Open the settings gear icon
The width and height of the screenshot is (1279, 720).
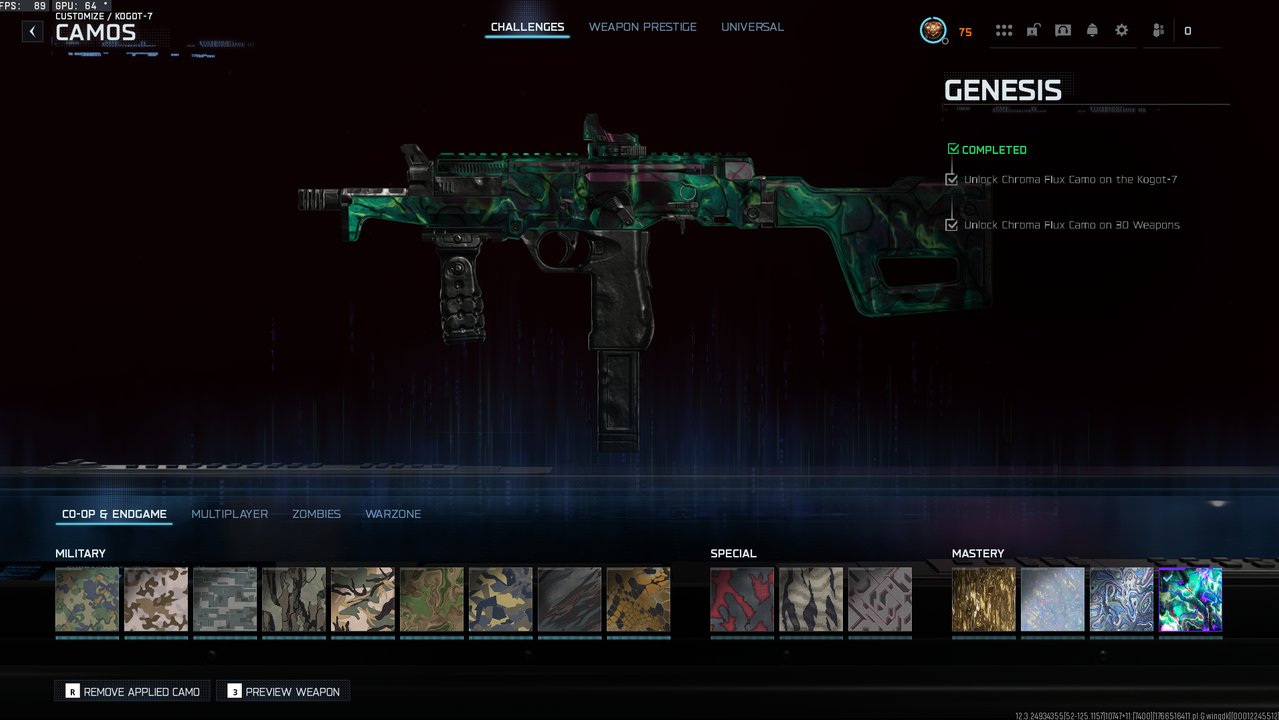click(1122, 31)
